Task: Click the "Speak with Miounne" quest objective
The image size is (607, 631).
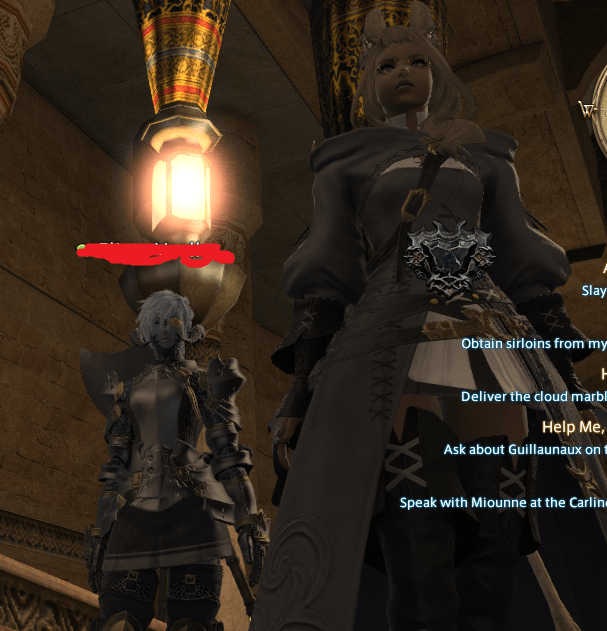Action: click(503, 502)
